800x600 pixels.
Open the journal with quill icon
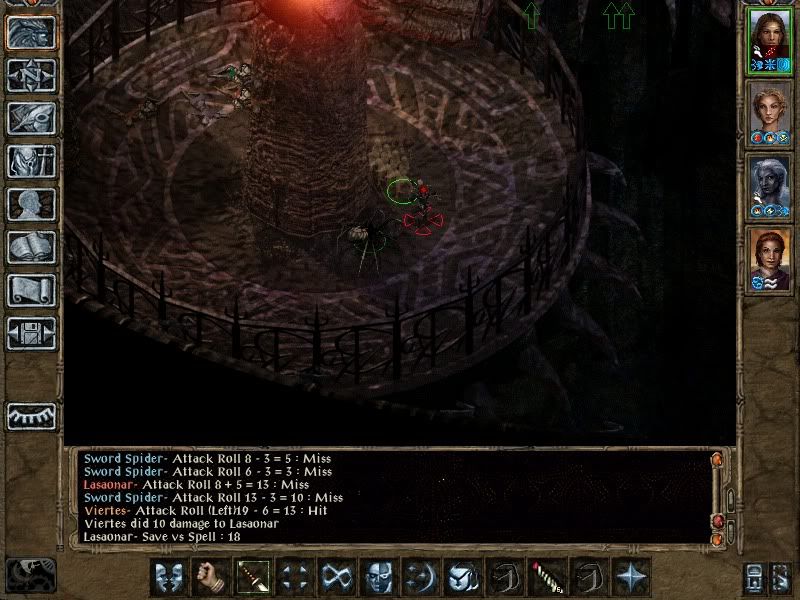pyautogui.click(x=31, y=118)
